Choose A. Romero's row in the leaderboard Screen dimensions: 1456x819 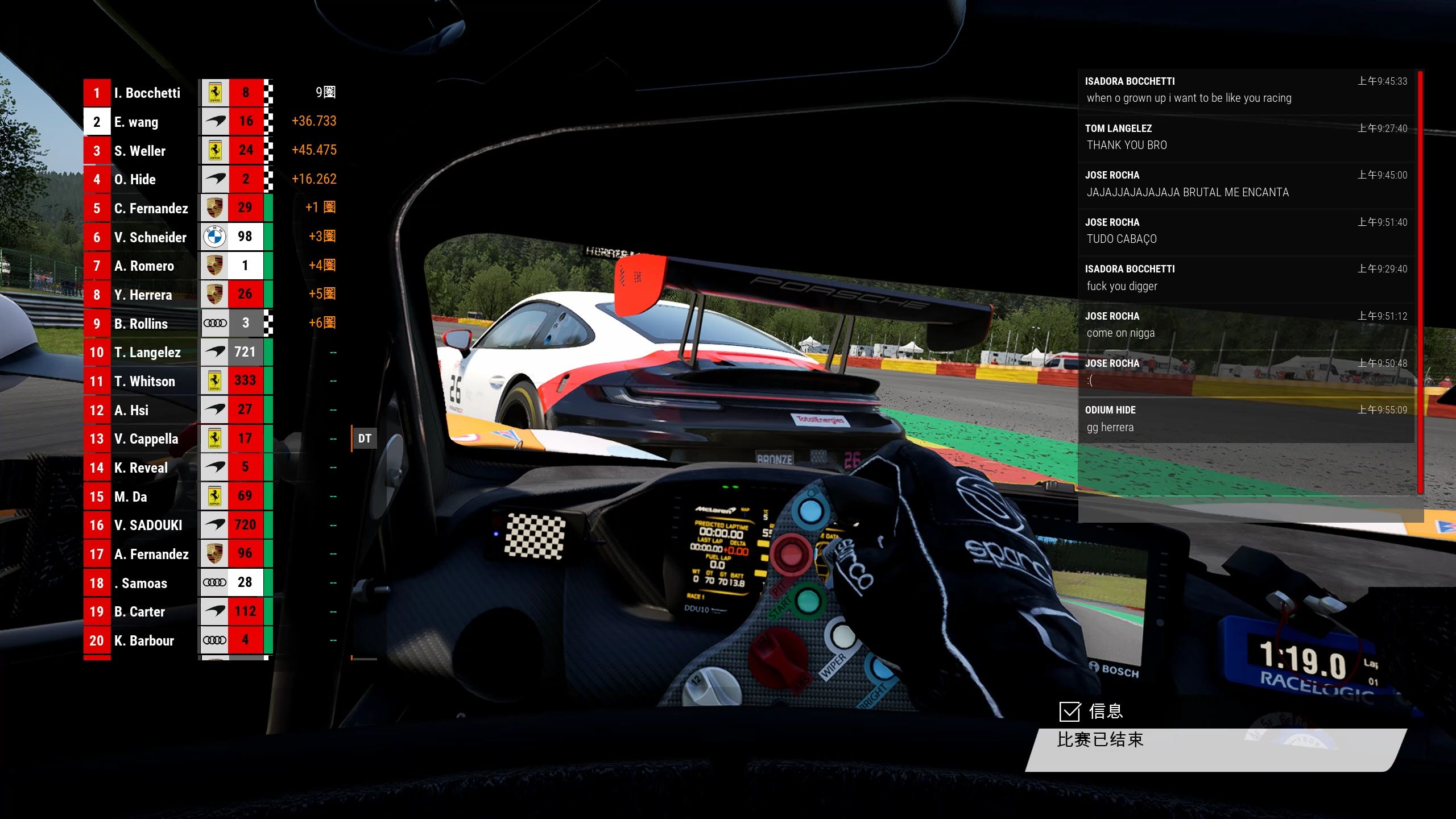coord(144,266)
